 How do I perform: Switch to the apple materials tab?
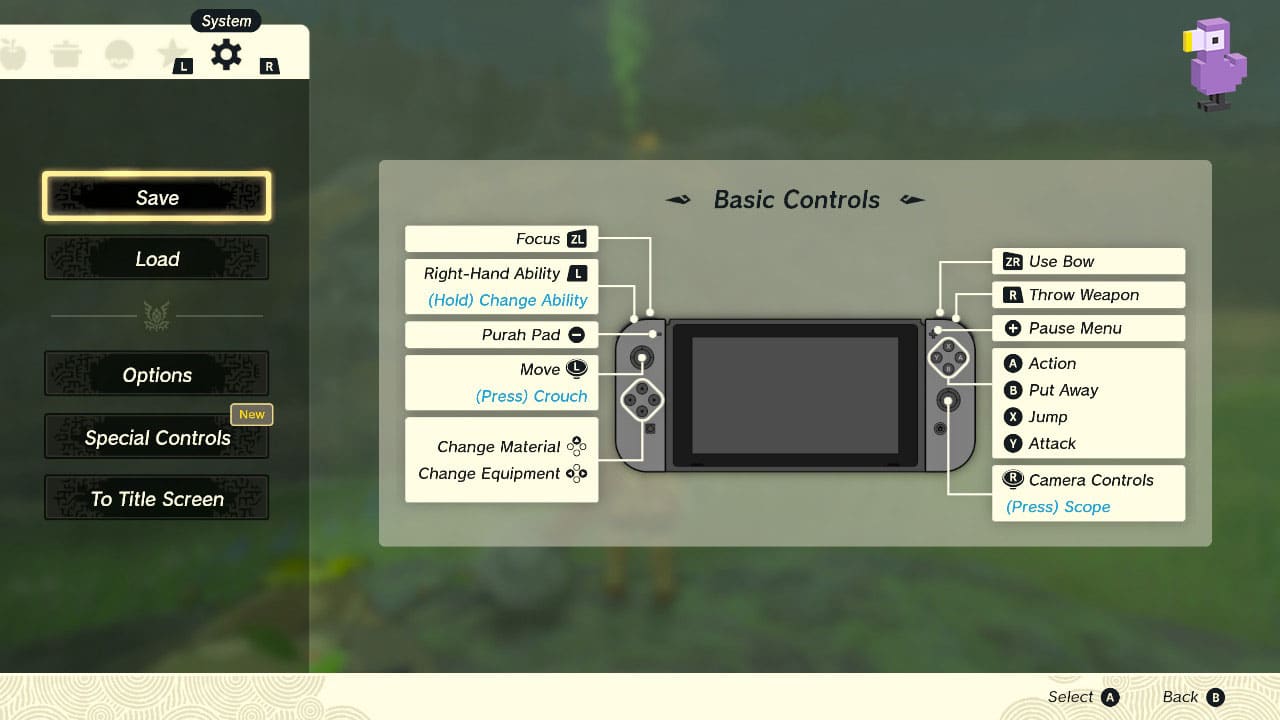15,54
